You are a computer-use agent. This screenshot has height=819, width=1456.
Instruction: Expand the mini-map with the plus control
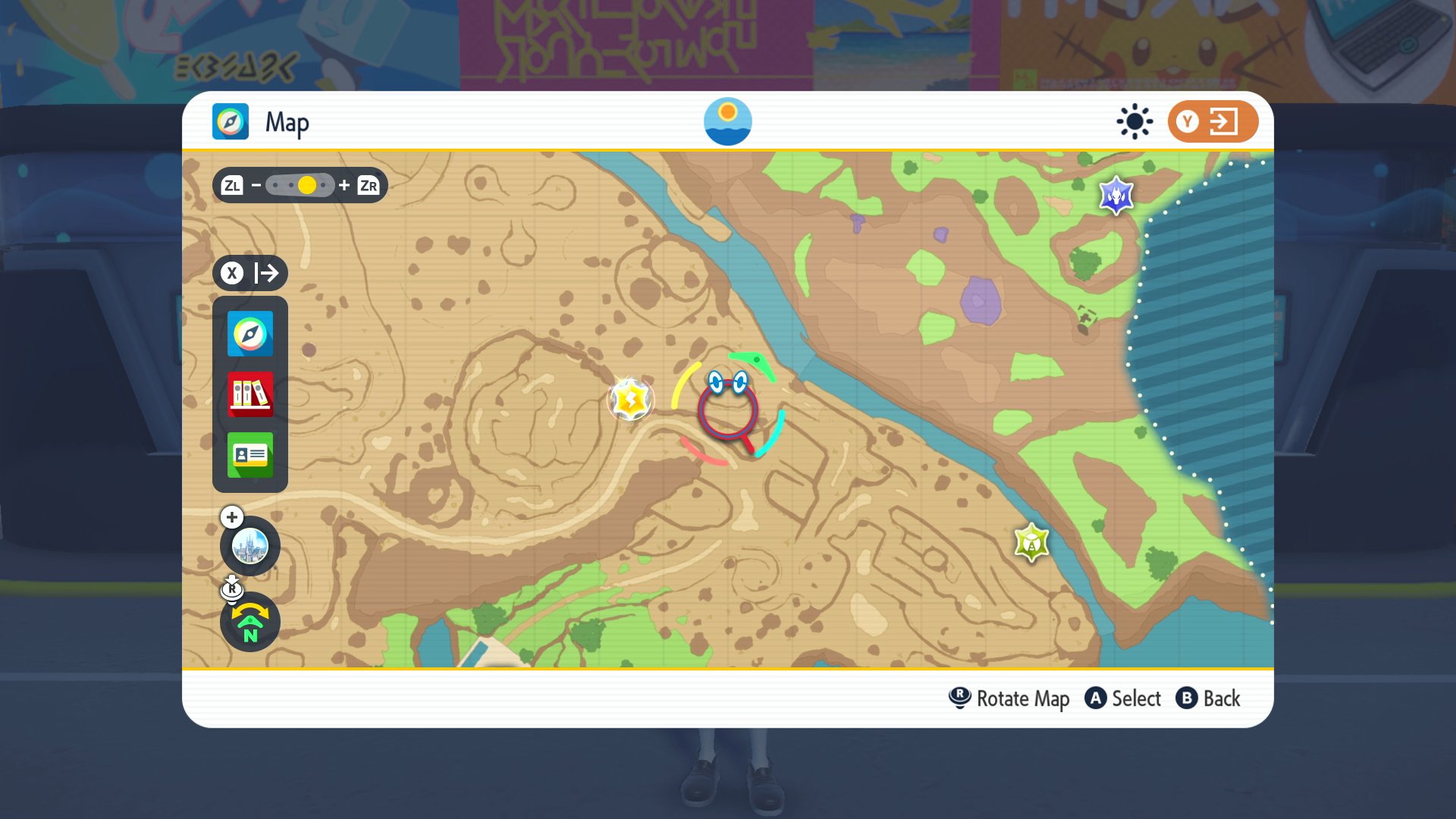point(231,516)
